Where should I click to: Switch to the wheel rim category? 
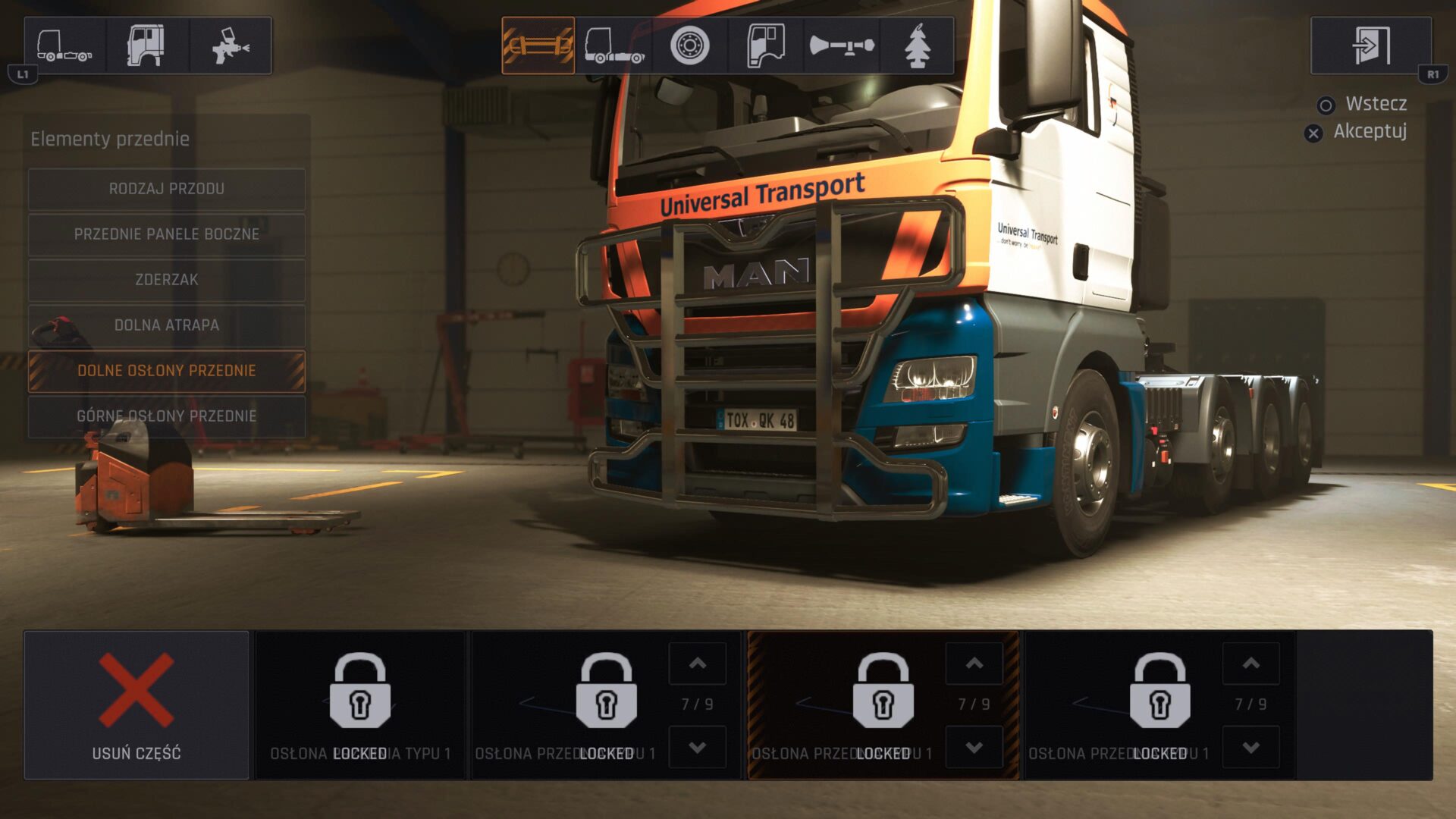pyautogui.click(x=689, y=45)
